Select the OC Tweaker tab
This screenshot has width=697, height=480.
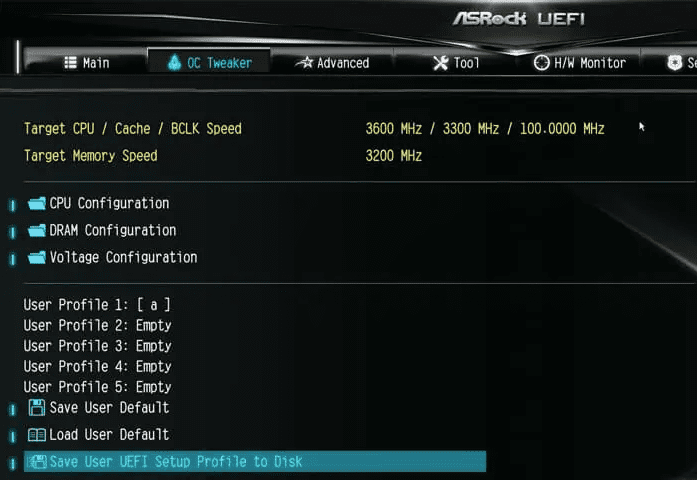pos(209,63)
